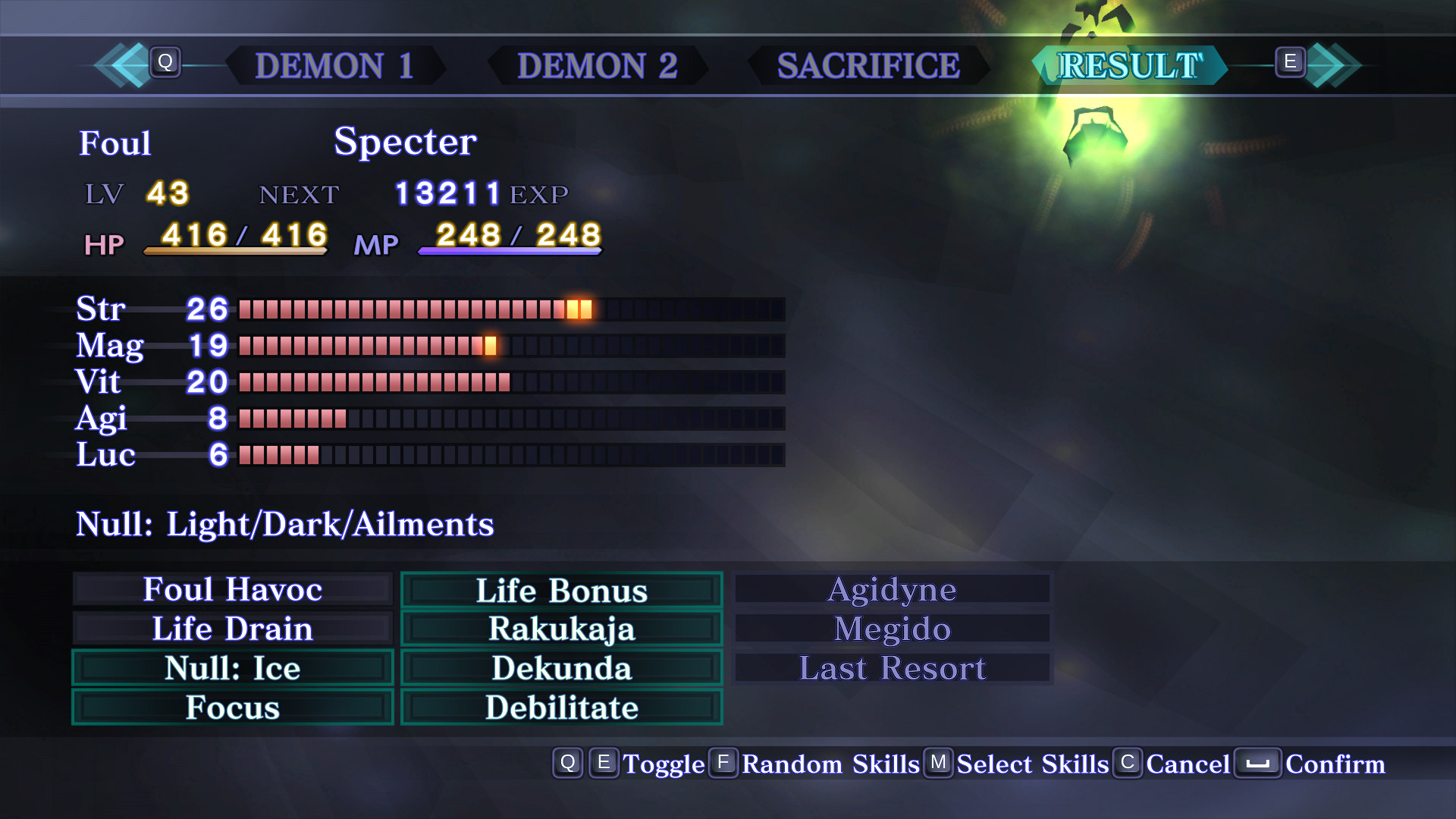Click the Specter demon name
The height and width of the screenshot is (819, 1456).
pyautogui.click(x=404, y=141)
